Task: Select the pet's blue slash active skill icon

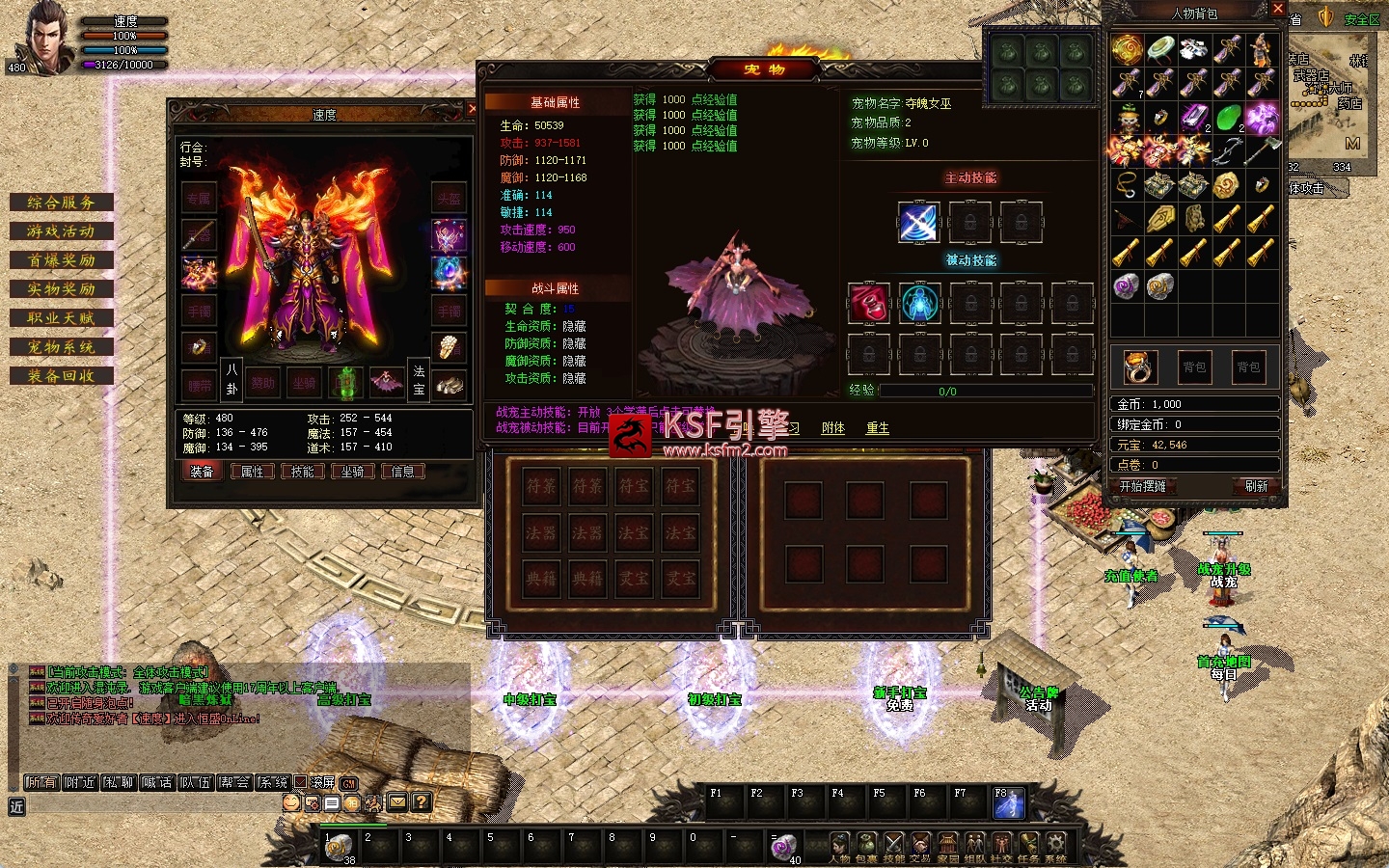Action: (918, 223)
